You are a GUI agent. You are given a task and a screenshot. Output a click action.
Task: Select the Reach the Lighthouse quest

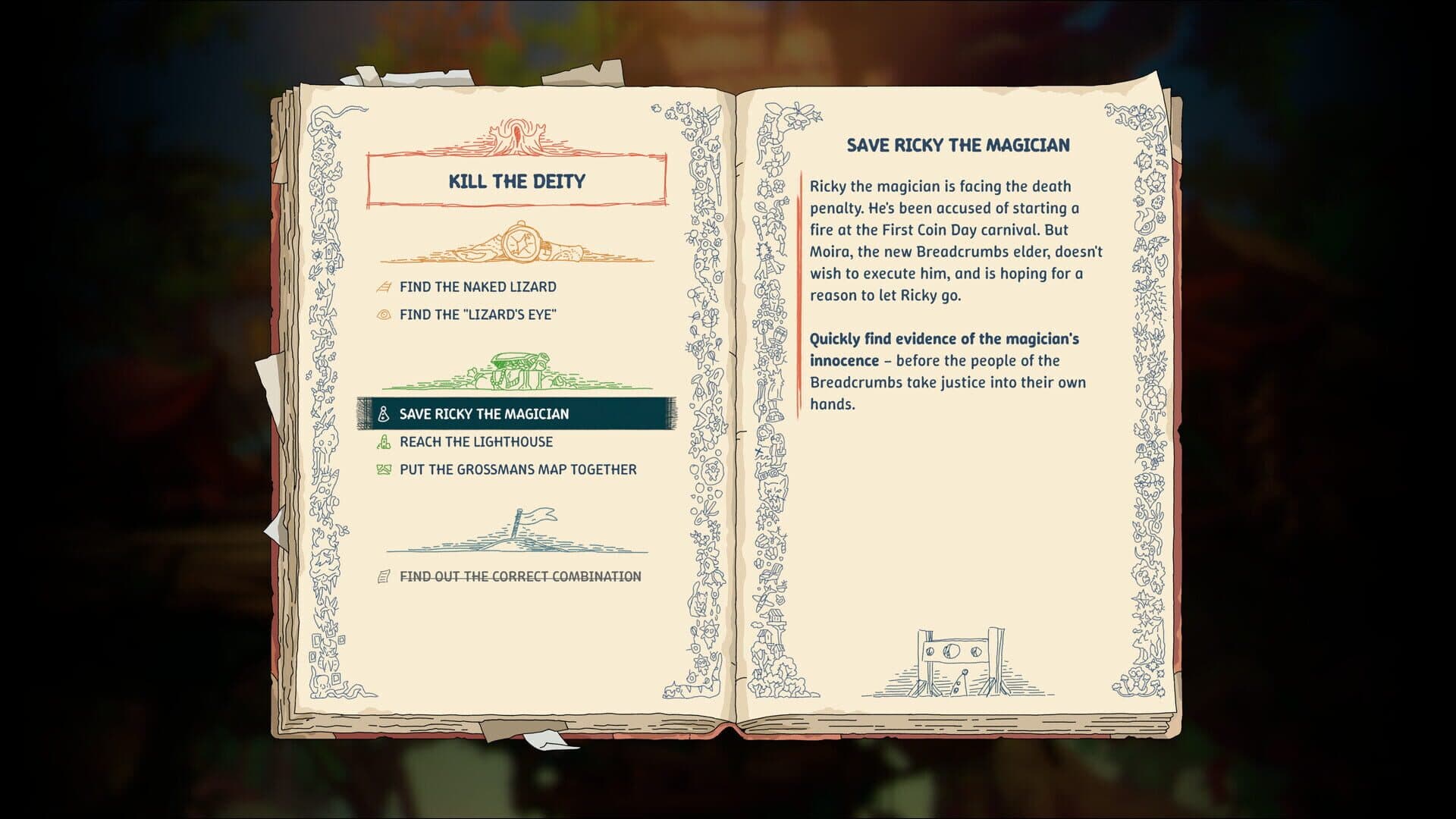476,441
